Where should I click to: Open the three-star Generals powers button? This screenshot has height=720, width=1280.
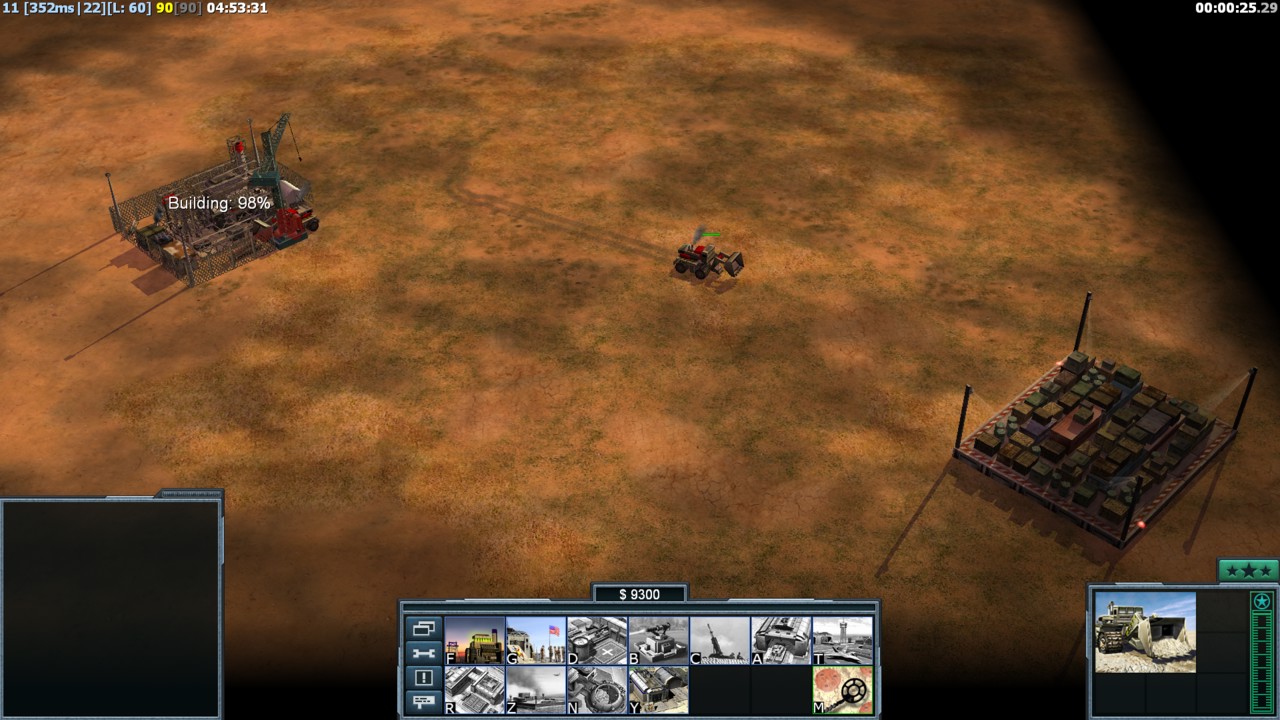1248,571
